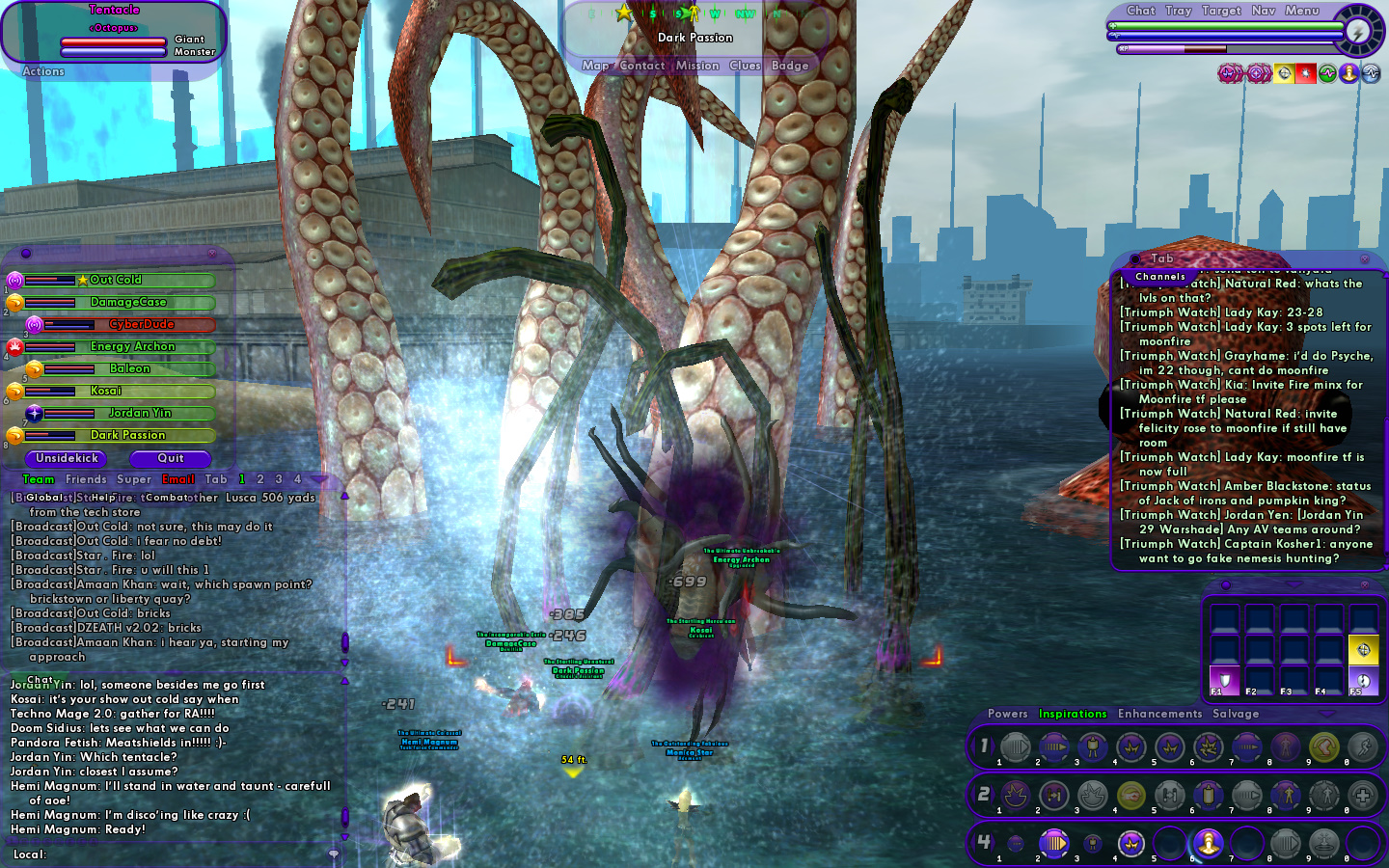
Task: Open the Badge list
Action: click(x=790, y=66)
